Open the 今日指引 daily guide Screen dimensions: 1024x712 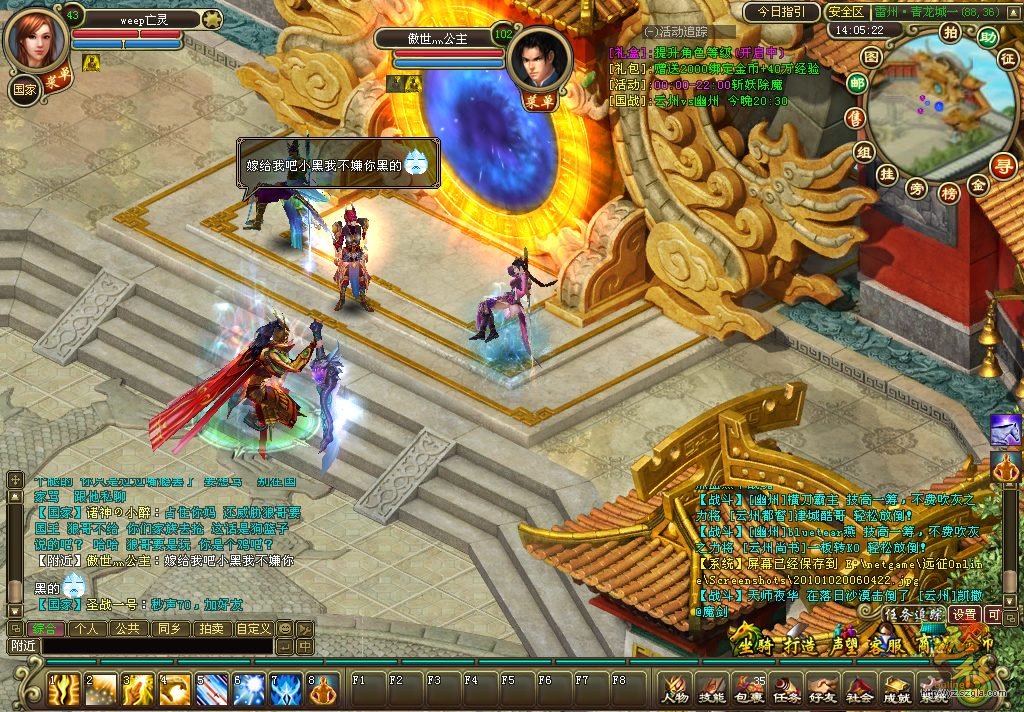(782, 12)
